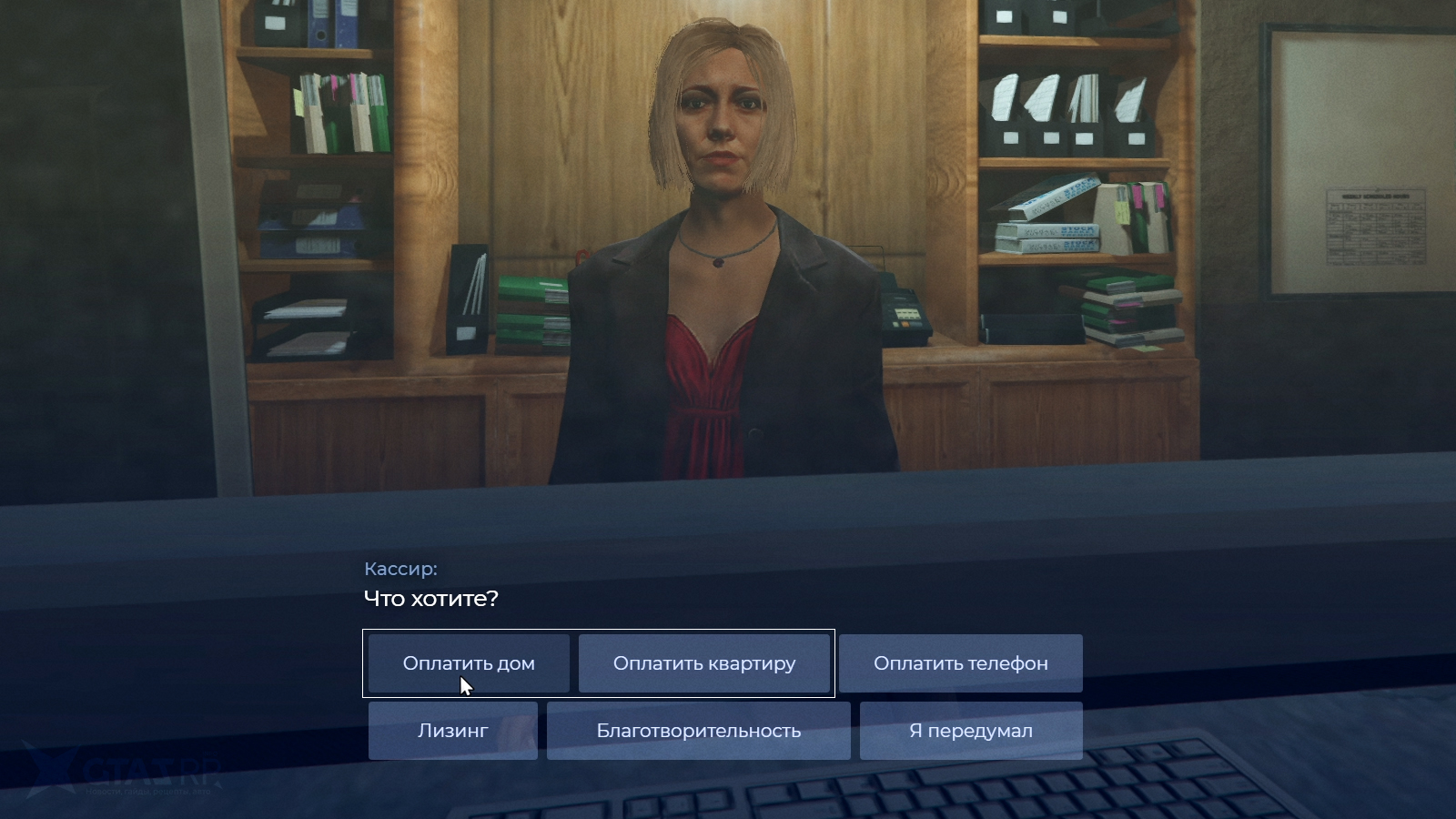Choose "Благотворительность" charity option
Screen dimensions: 1456x819
pyautogui.click(x=698, y=731)
